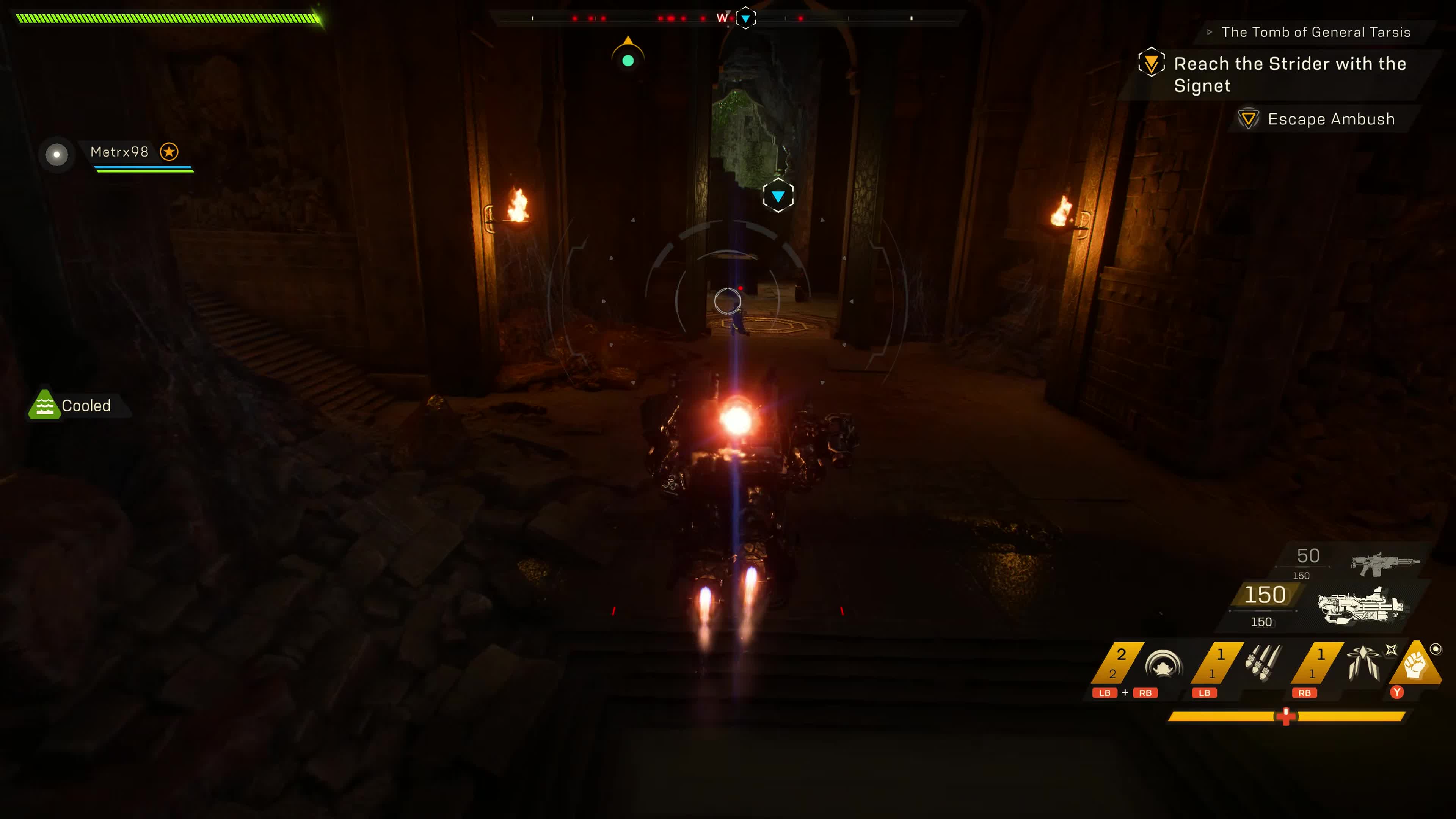Select squad member Metrx98

point(119,152)
